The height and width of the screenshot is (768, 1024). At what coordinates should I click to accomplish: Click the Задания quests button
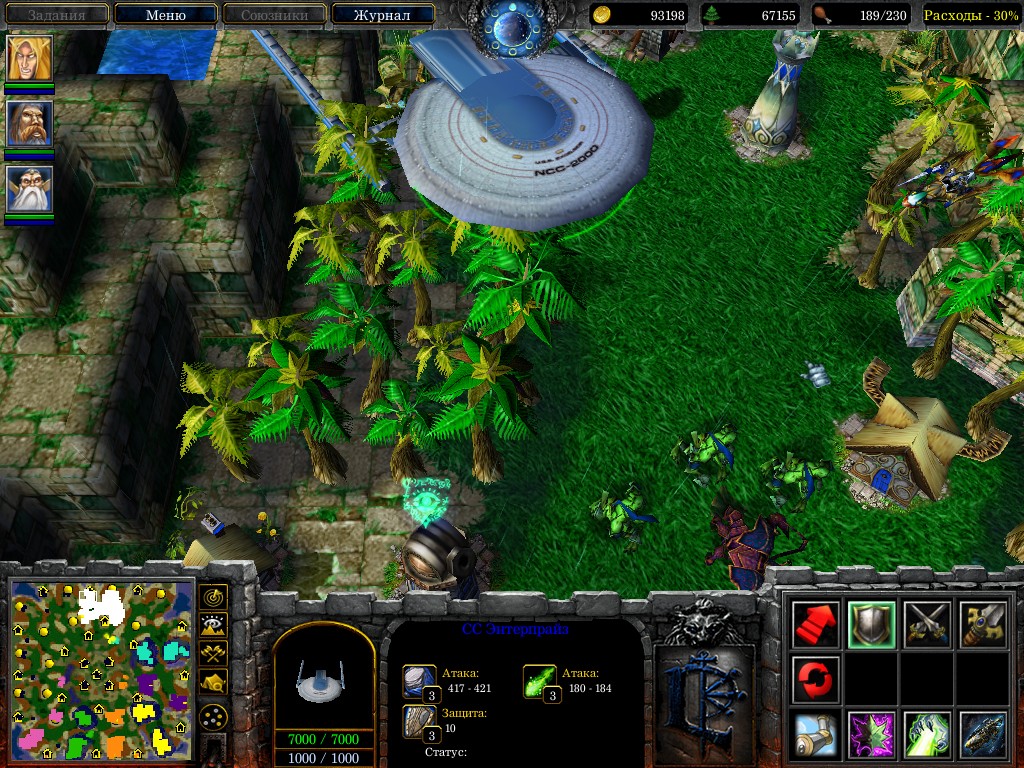click(x=56, y=15)
